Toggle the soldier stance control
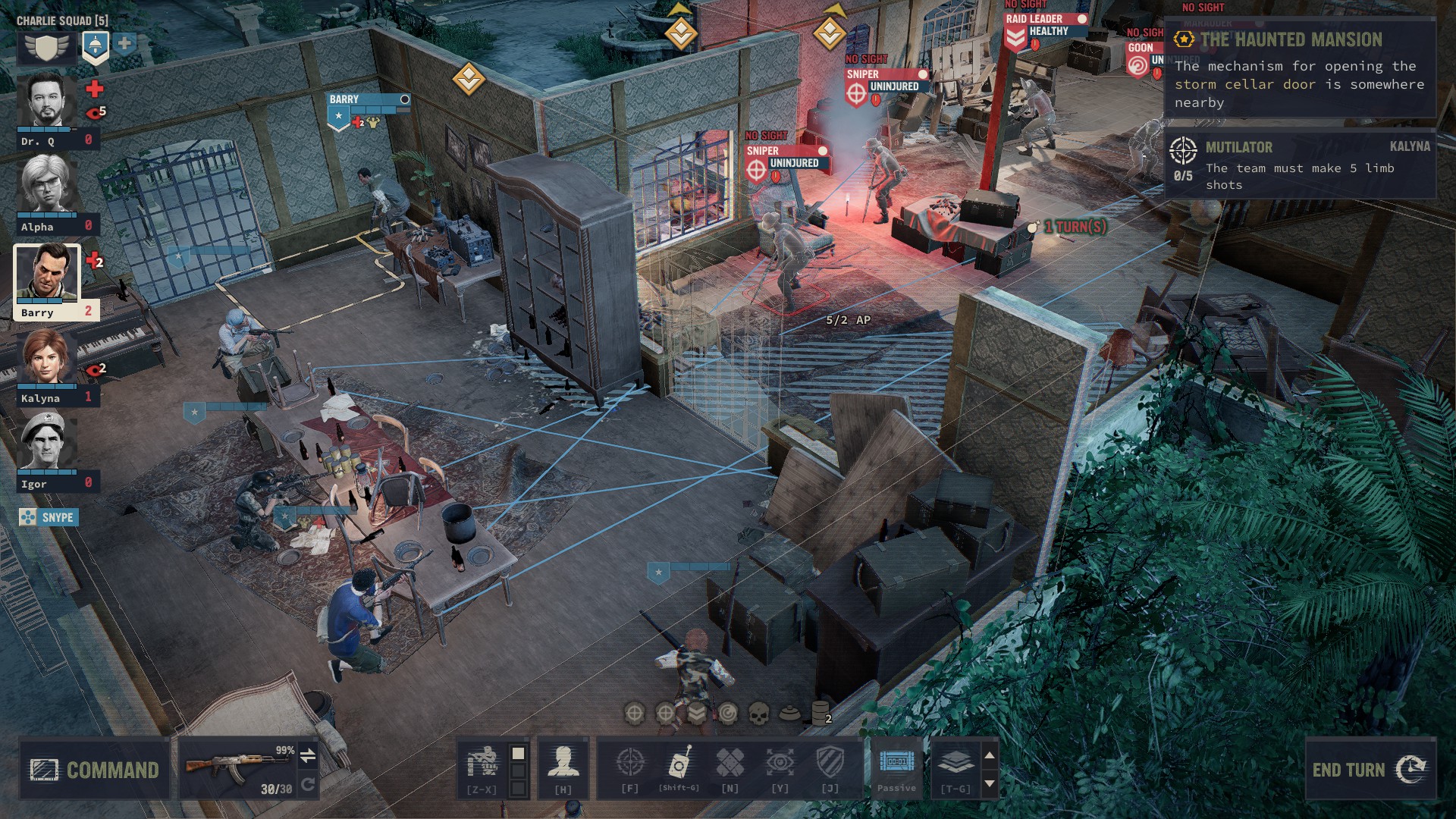1456x819 pixels. pyautogui.click(x=482, y=764)
